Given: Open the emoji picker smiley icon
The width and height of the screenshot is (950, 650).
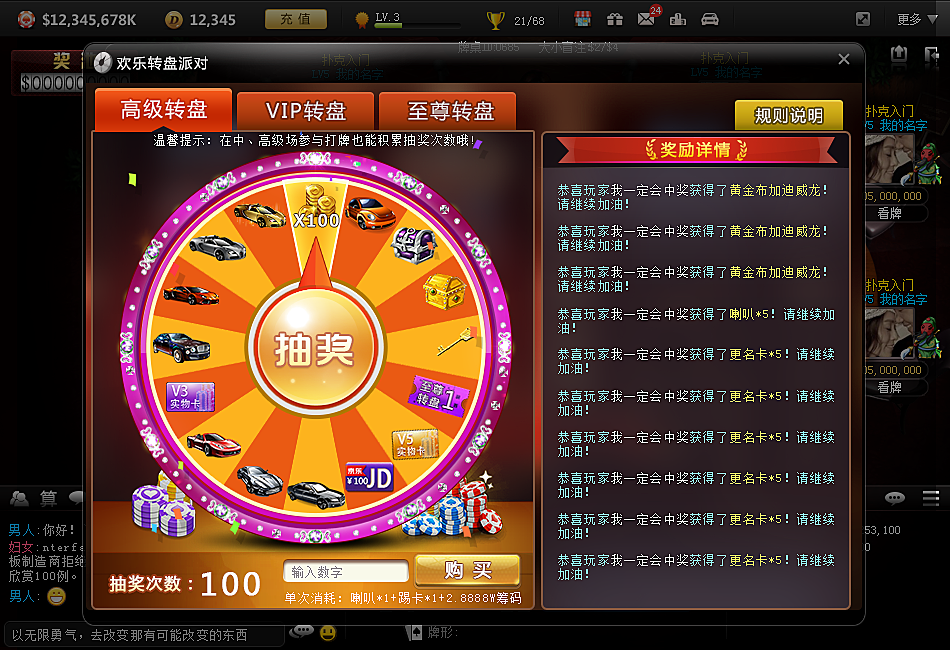Looking at the screenshot, I should point(327,633).
